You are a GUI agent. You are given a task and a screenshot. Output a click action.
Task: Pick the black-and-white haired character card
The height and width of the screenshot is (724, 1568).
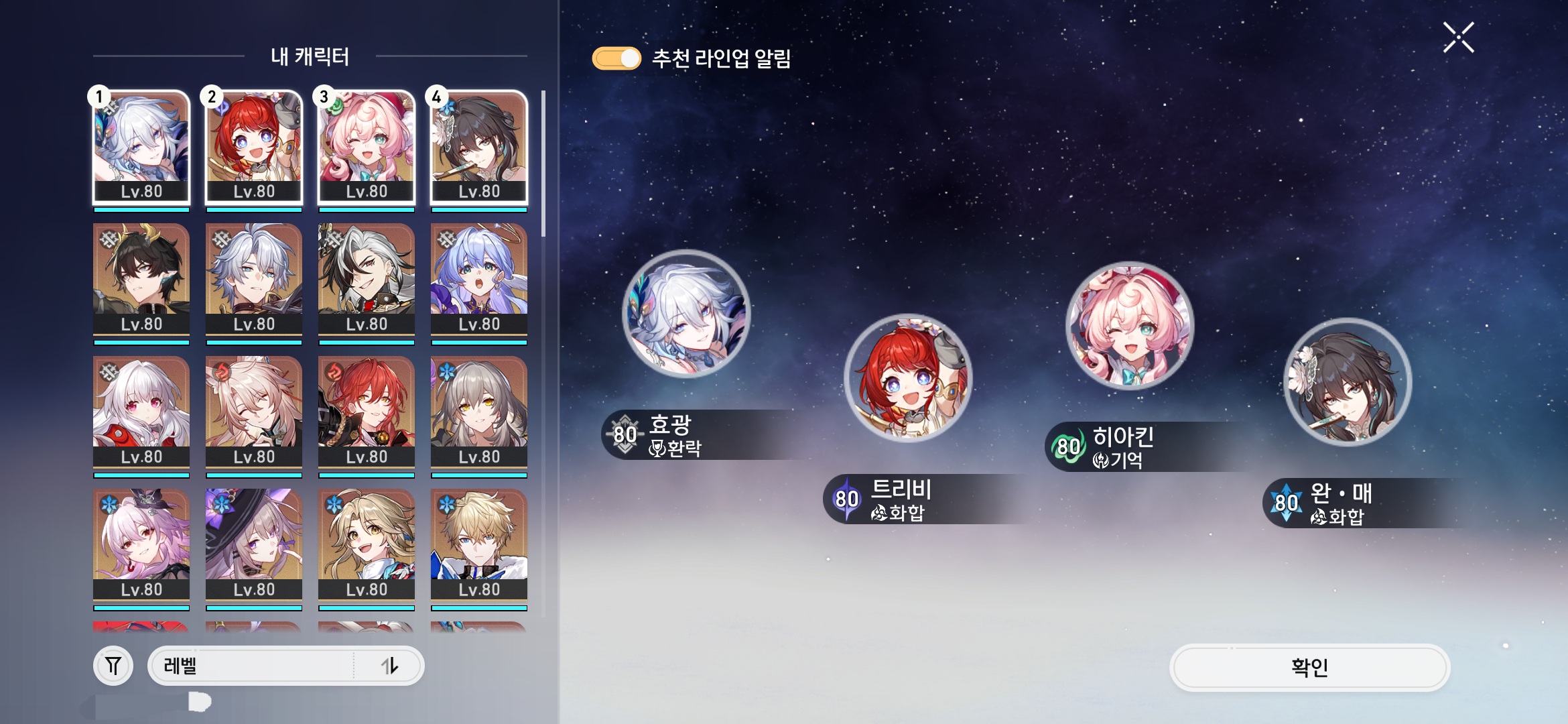tap(367, 278)
